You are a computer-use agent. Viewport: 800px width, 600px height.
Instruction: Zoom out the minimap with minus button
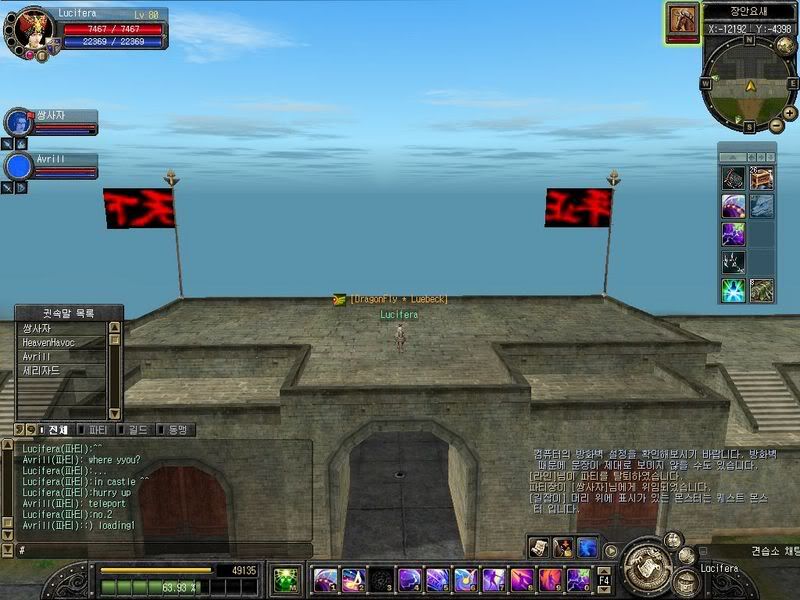pos(777,125)
